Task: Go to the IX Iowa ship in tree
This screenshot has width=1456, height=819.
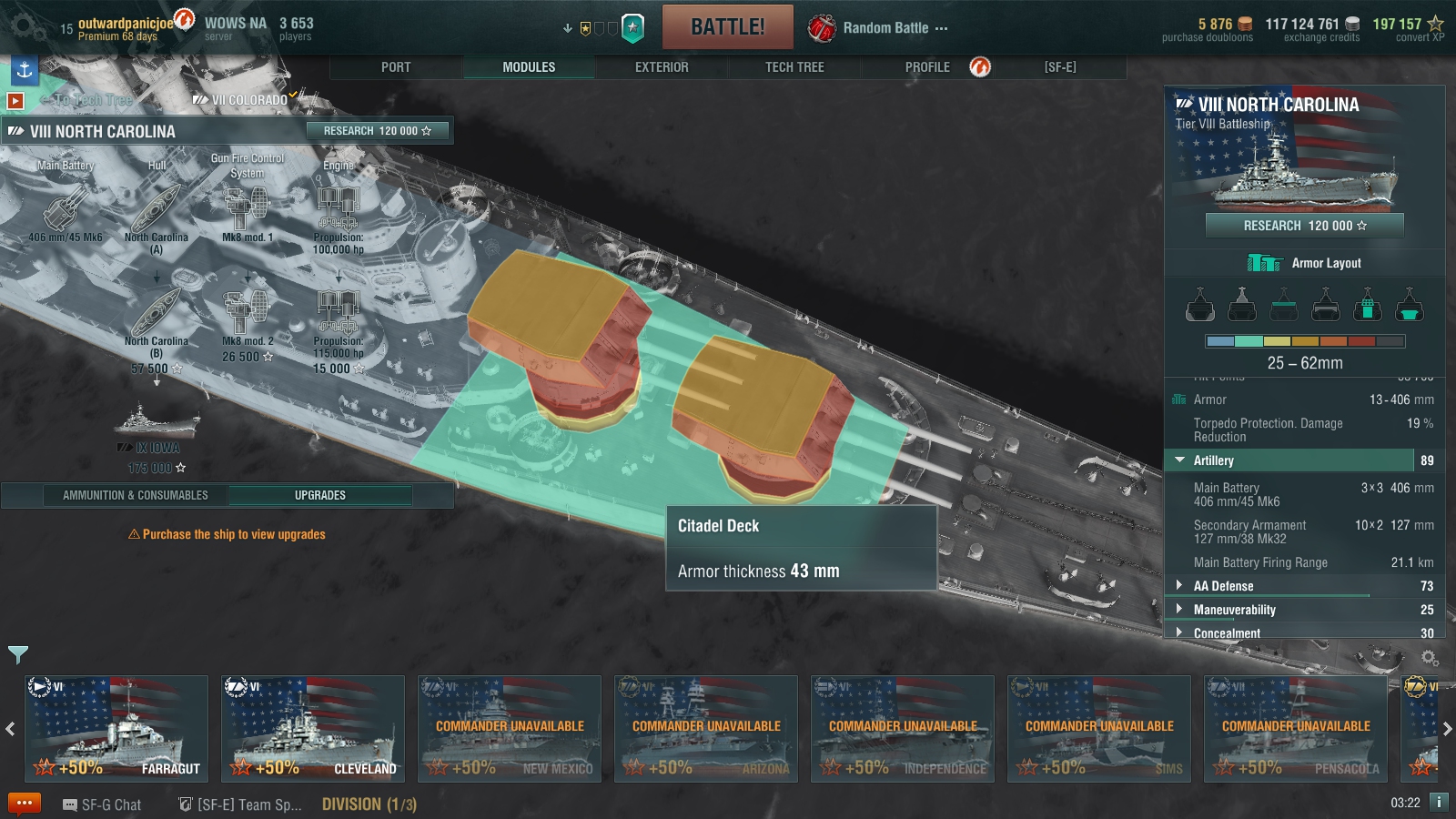Action: 157,428
